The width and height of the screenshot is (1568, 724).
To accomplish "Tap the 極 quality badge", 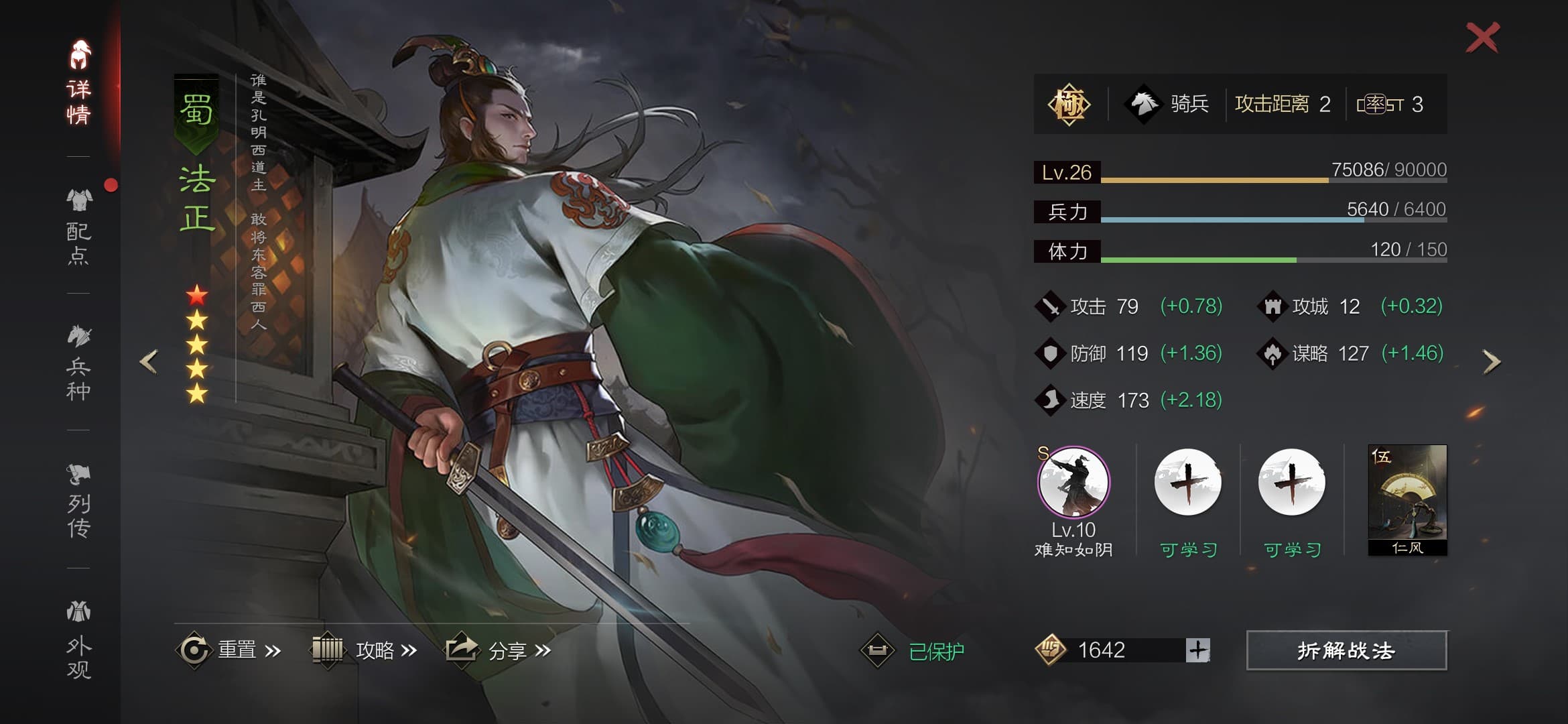I will [1068, 104].
